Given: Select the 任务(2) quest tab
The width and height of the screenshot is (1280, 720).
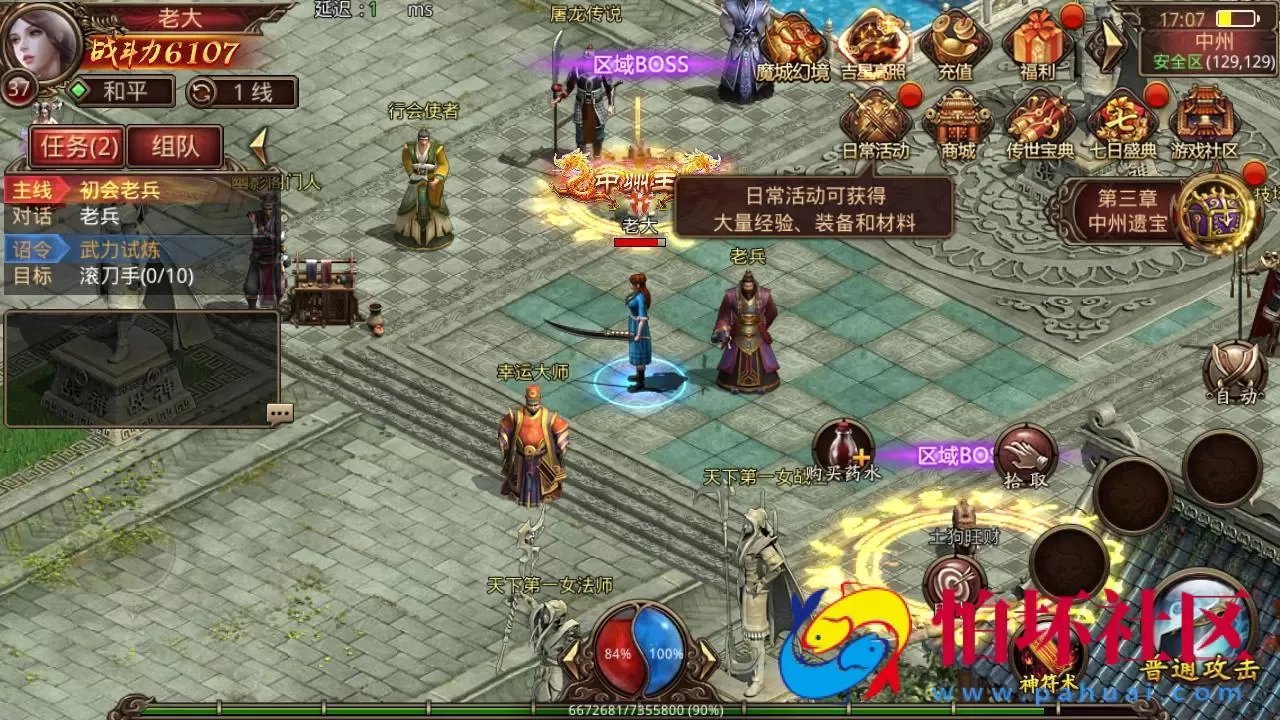Looking at the screenshot, I should click(x=79, y=146).
